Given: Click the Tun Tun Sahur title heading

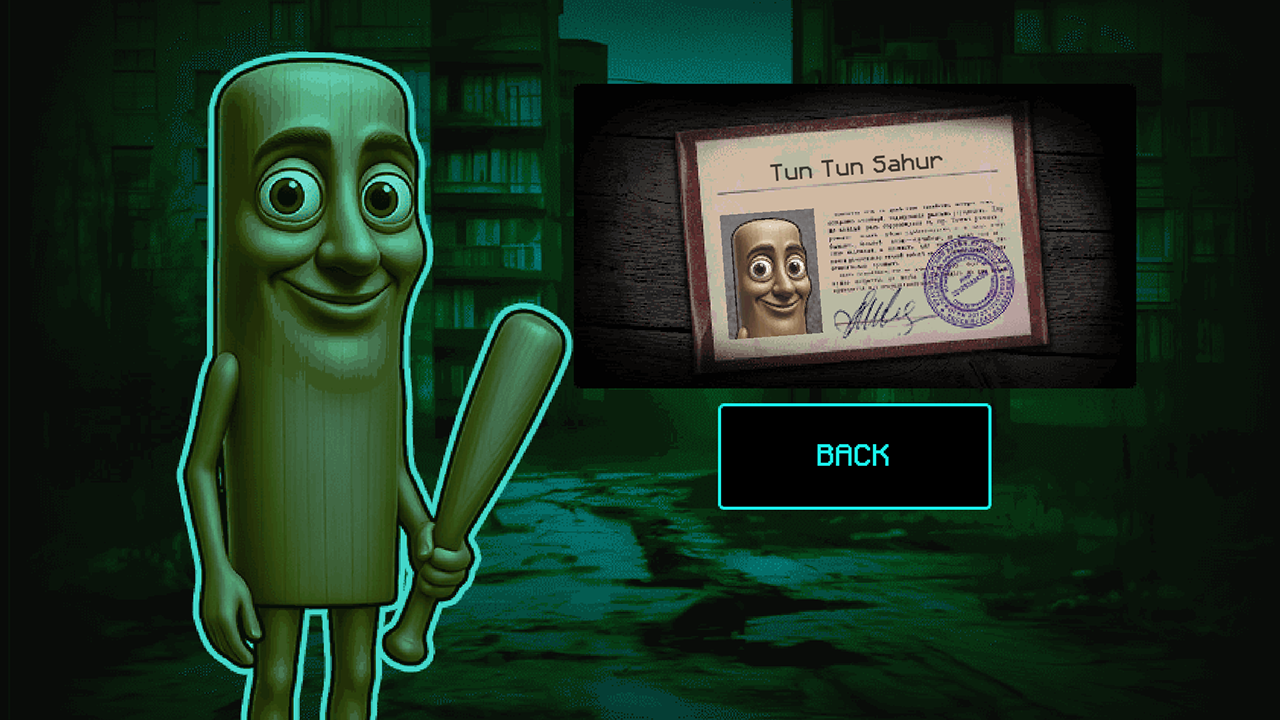Looking at the screenshot, I should (x=862, y=168).
